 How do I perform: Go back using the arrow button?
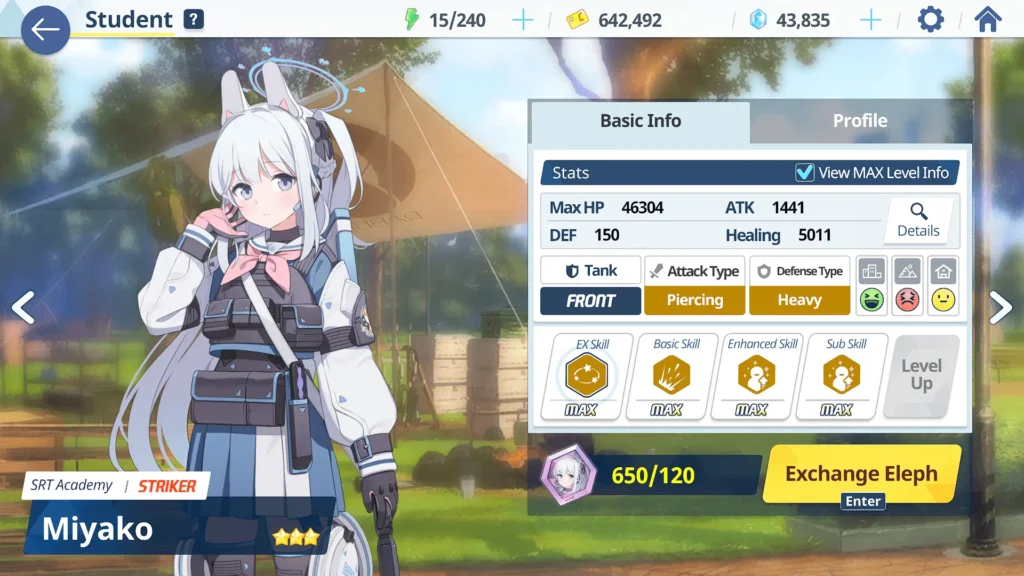45,30
